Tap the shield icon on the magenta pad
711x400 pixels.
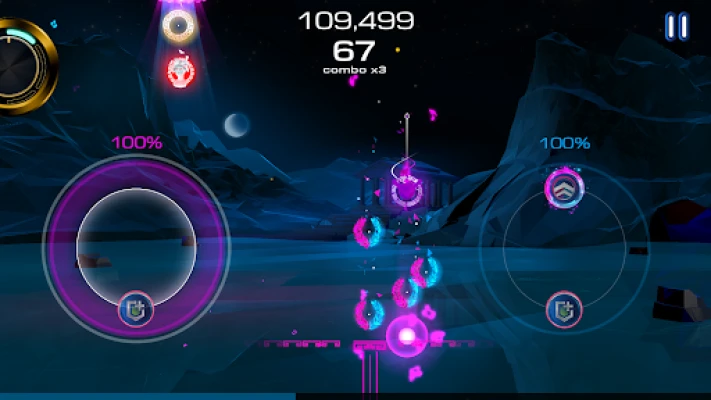(136, 309)
